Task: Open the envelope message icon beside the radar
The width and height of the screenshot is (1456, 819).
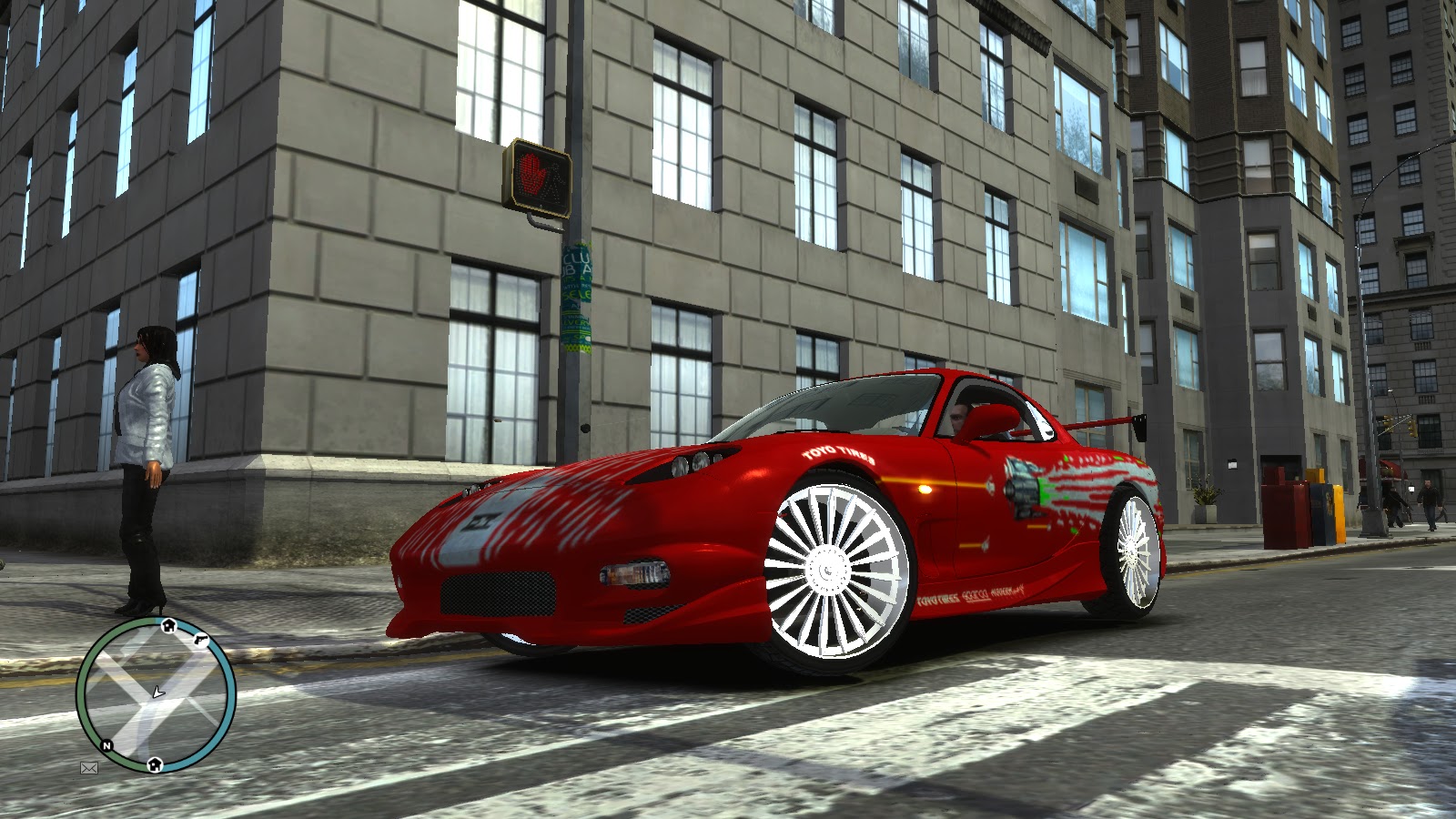Action: tap(89, 767)
